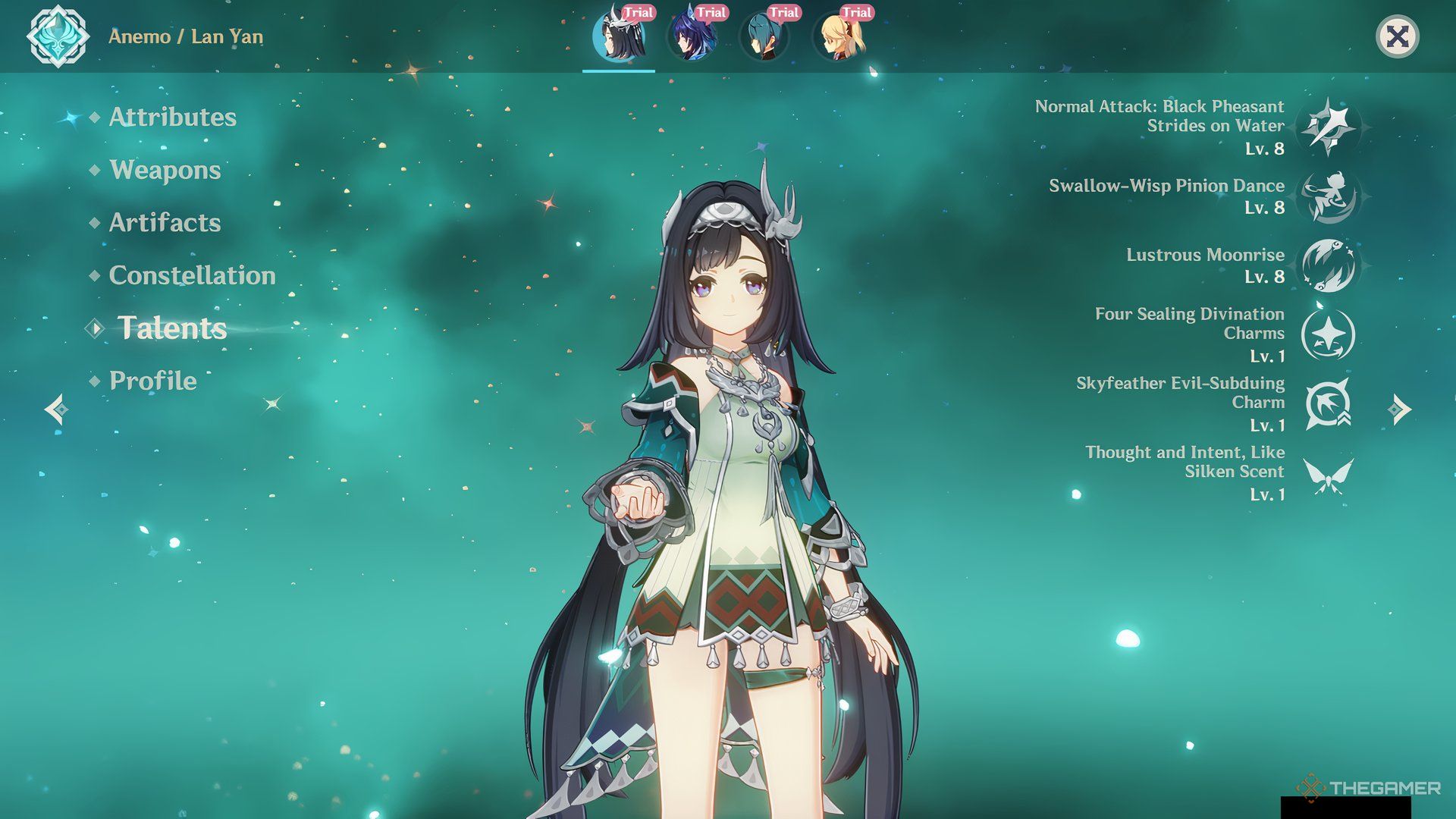This screenshot has height=819, width=1456.
Task: Switch to the blue-haired character's portrait
Action: tap(692, 36)
